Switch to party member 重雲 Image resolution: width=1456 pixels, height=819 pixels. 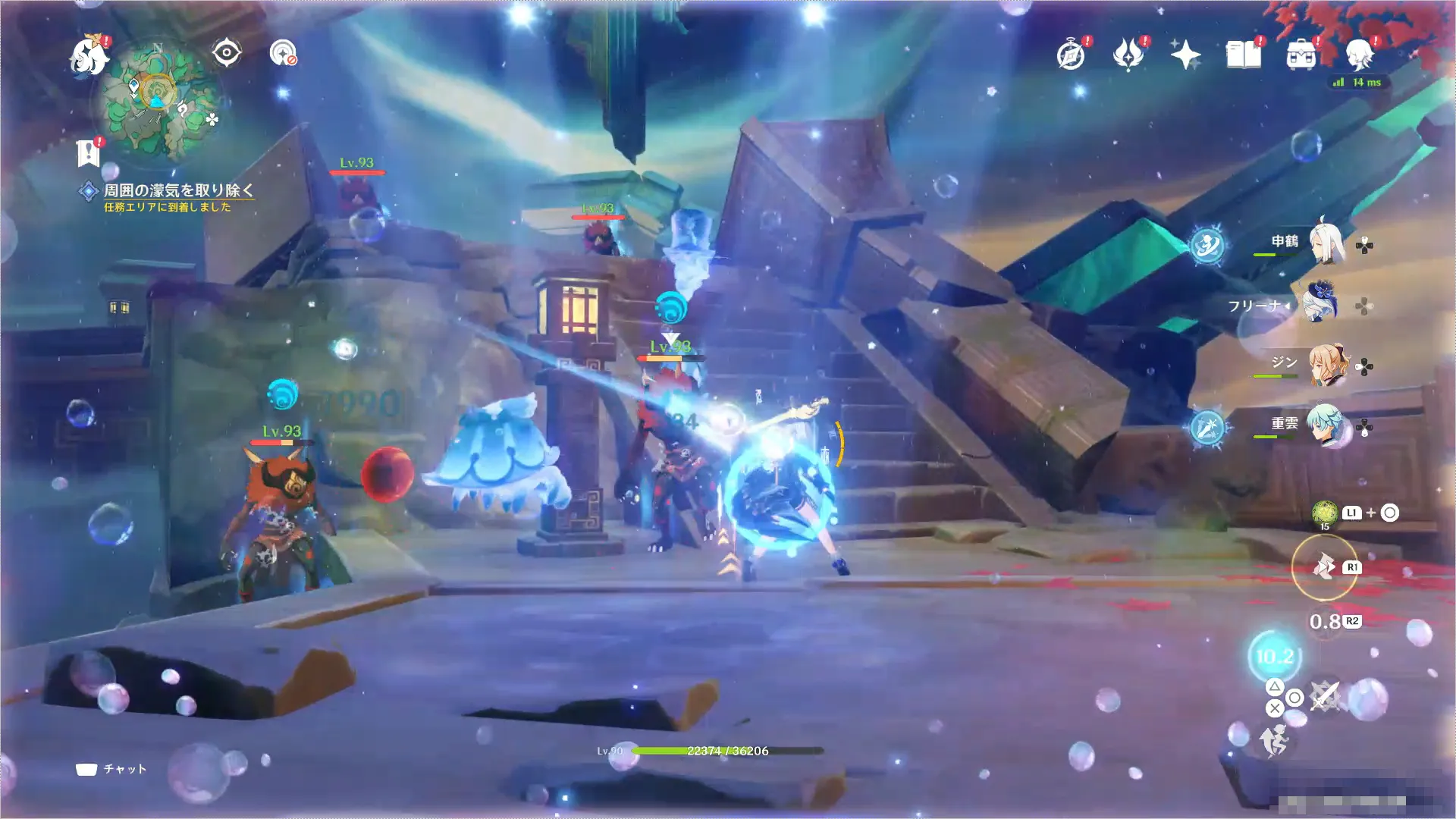[1326, 425]
